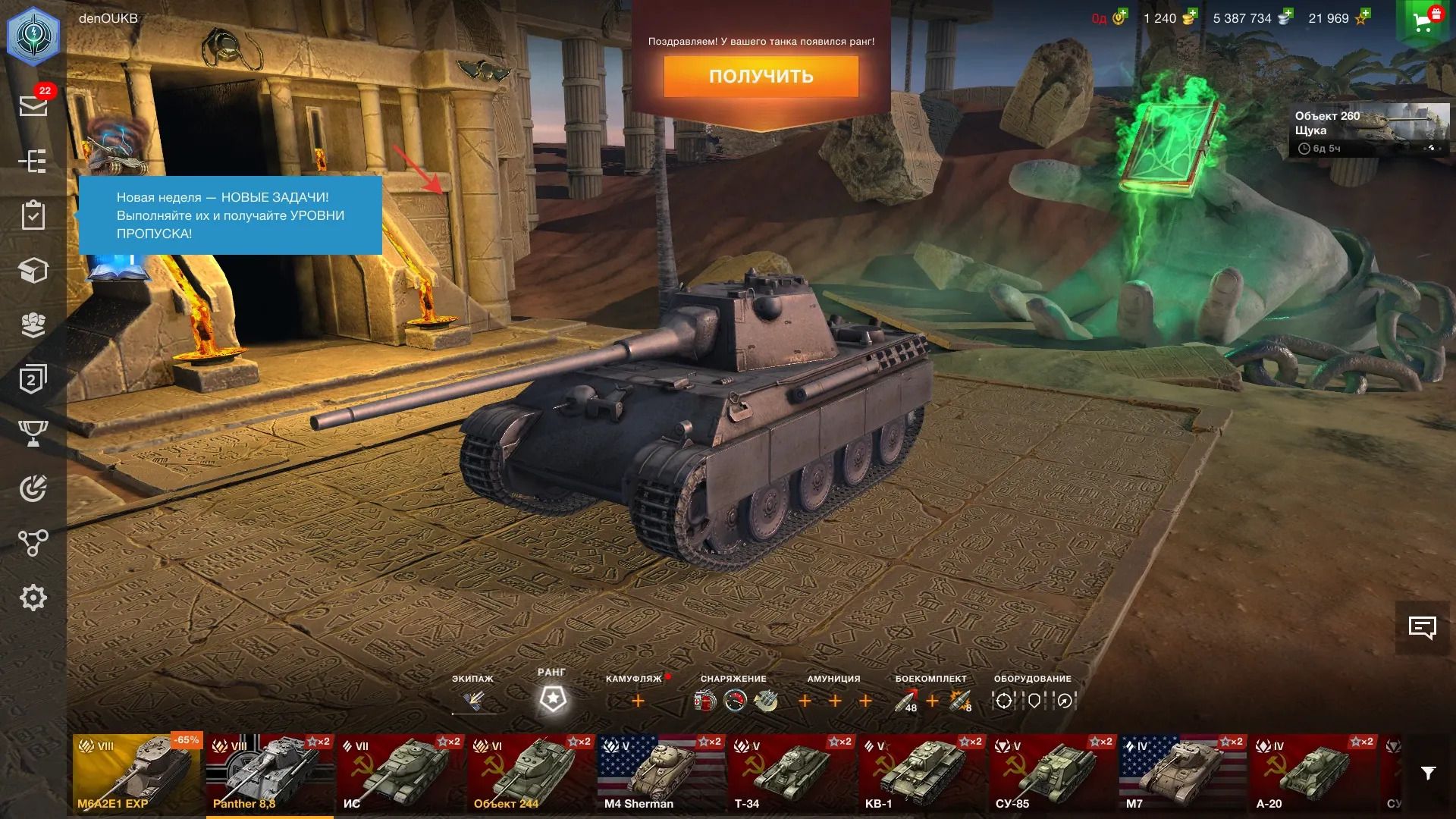The height and width of the screenshot is (819, 1456).
Task: Open the player profile emblem
Action: pos(33,36)
